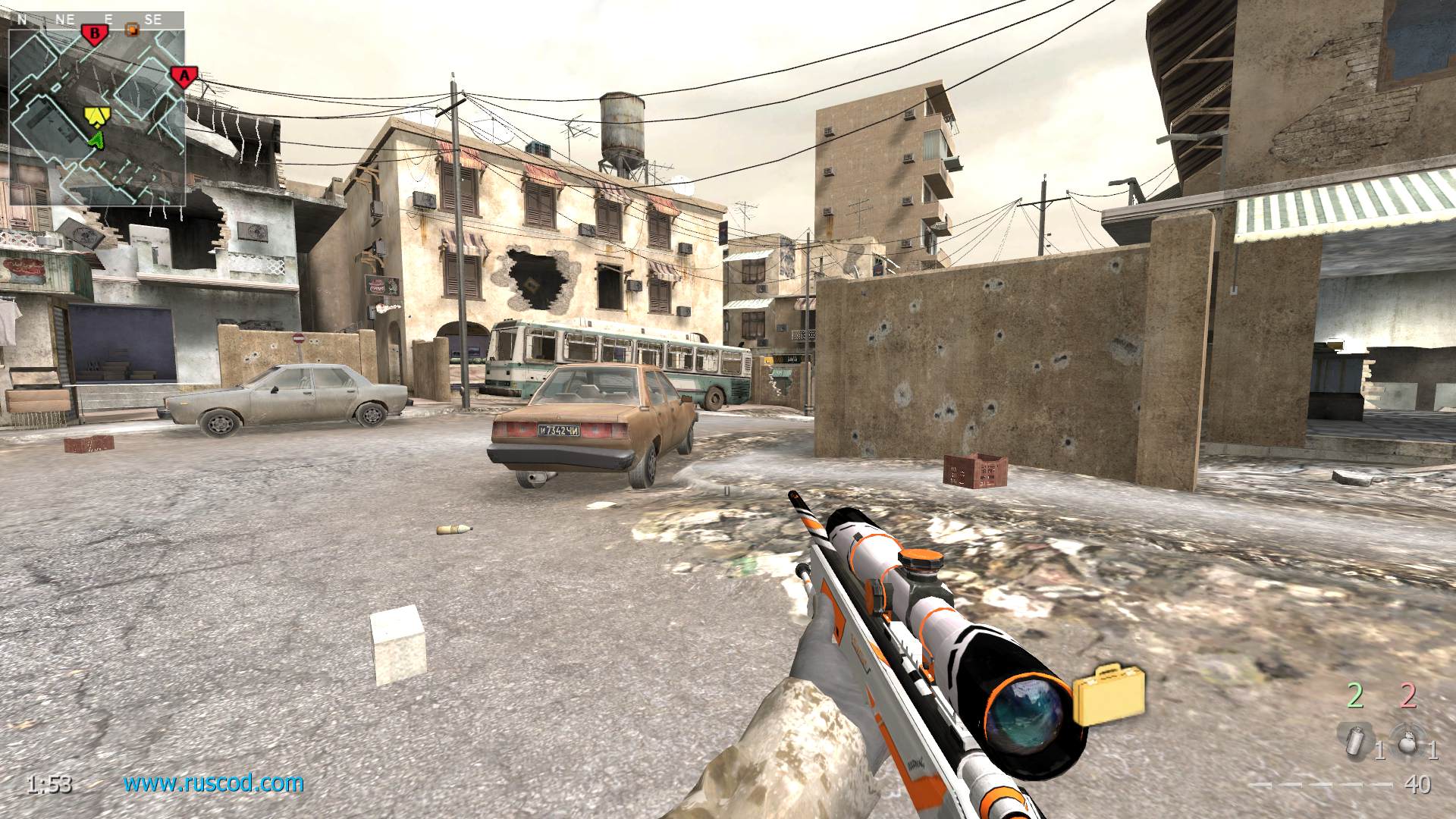Click the yellow player marker on the minimap
Image resolution: width=1456 pixels, height=819 pixels.
tap(95, 115)
